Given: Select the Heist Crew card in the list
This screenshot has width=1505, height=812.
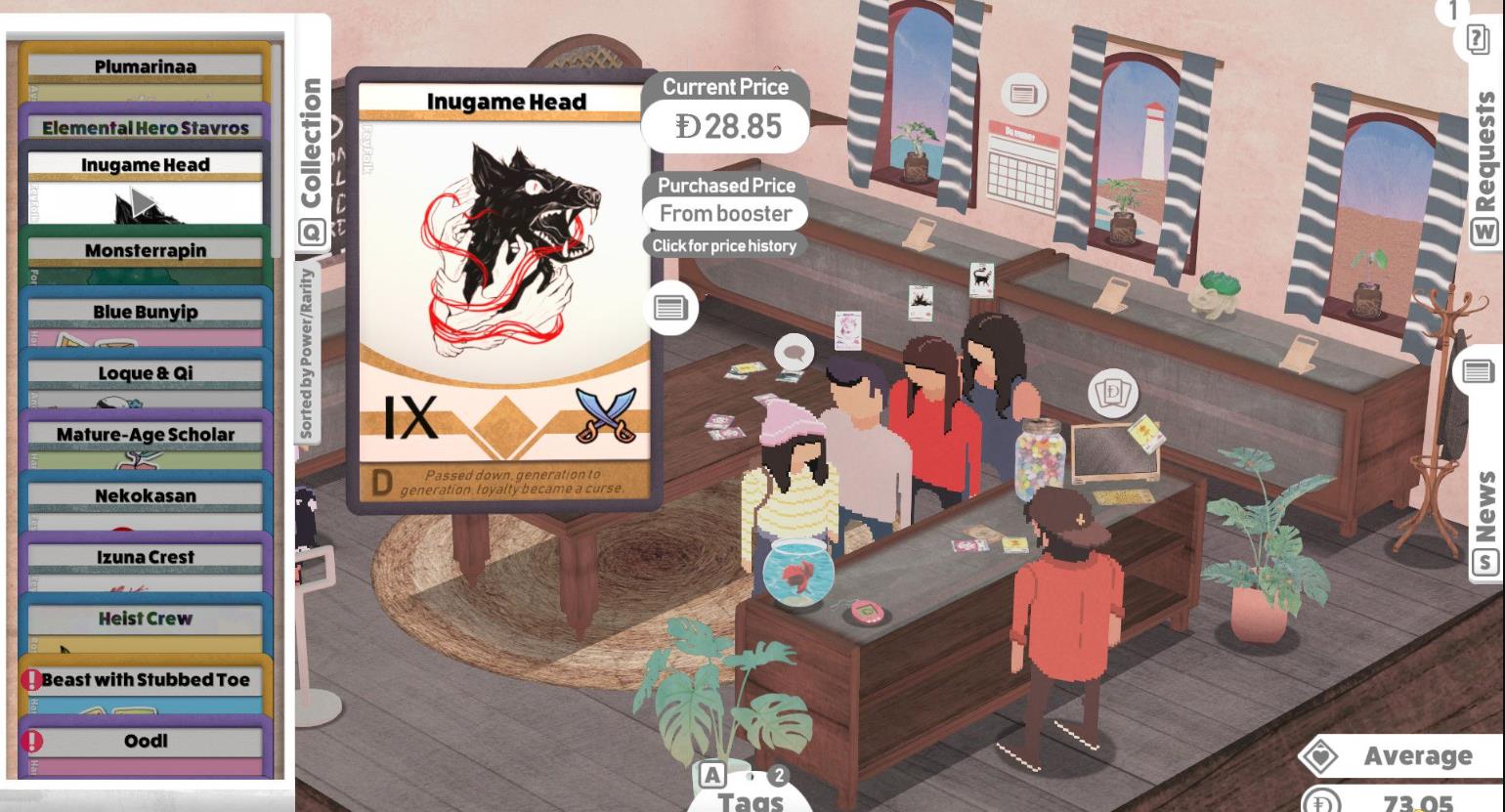Looking at the screenshot, I should pyautogui.click(x=147, y=618).
